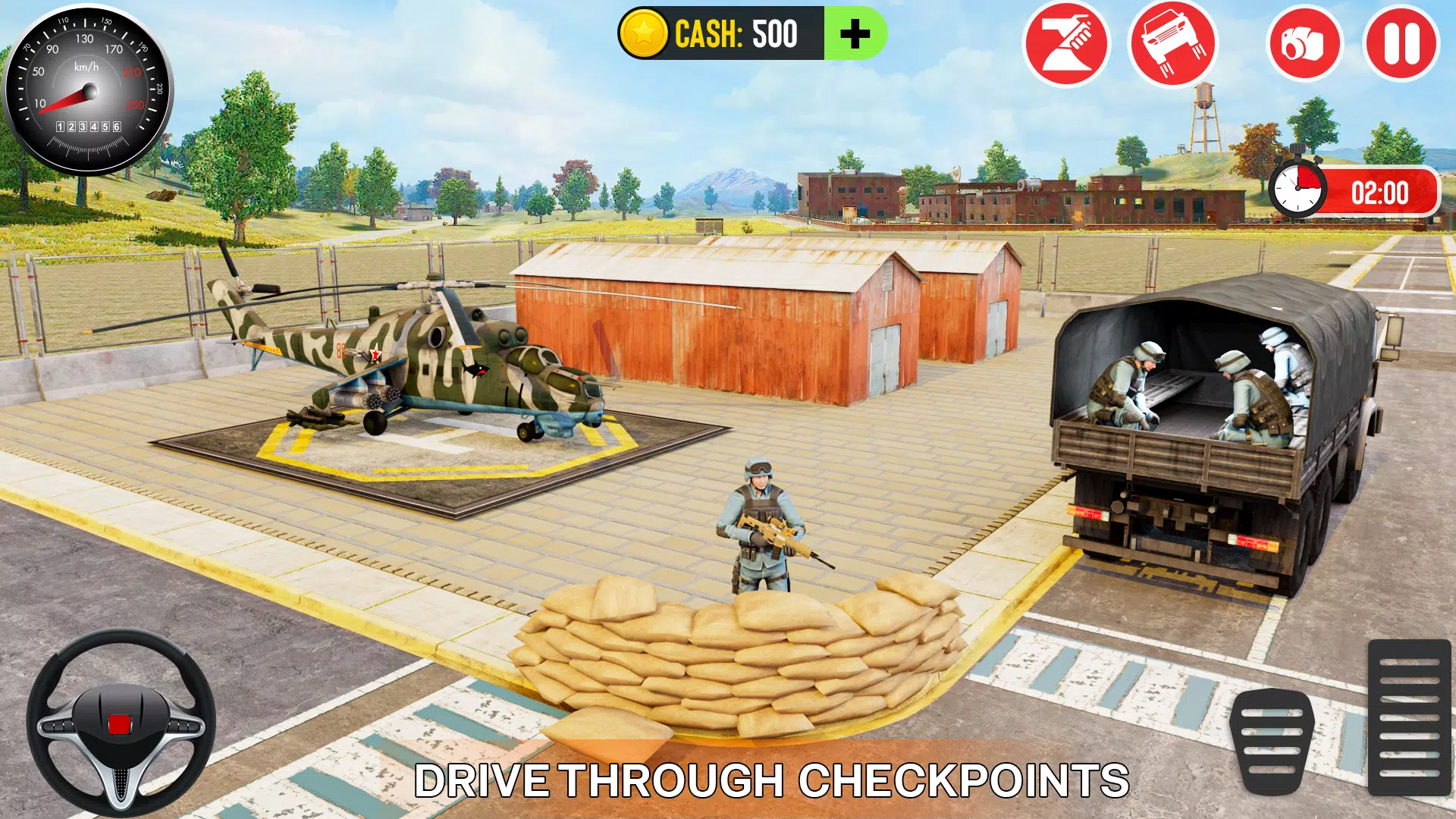Switch pause state using pause icon
Image resolution: width=1456 pixels, height=819 pixels.
click(x=1401, y=44)
